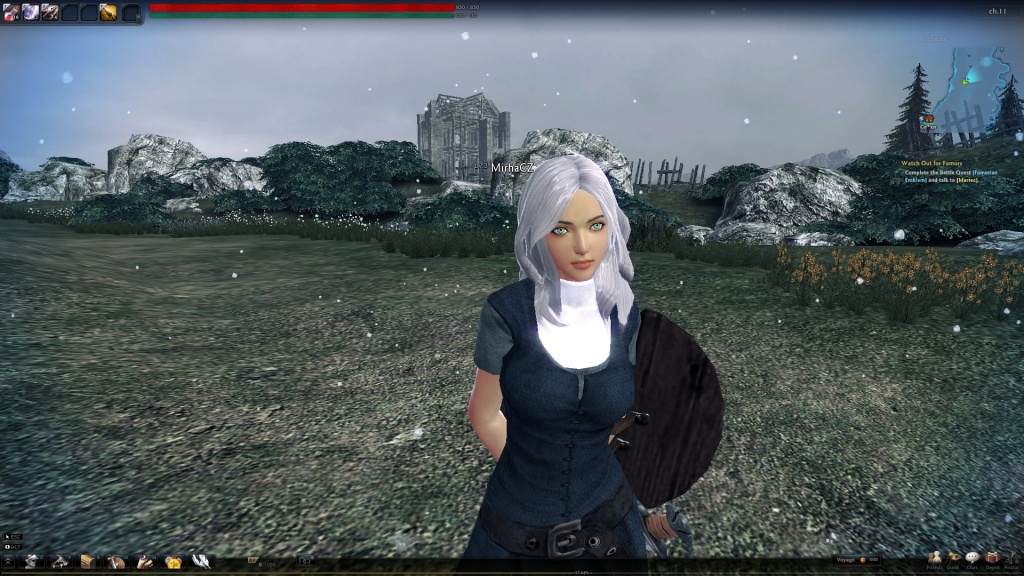The width and height of the screenshot is (1024, 576).
Task: Open the Chat window
Action: coord(972,559)
